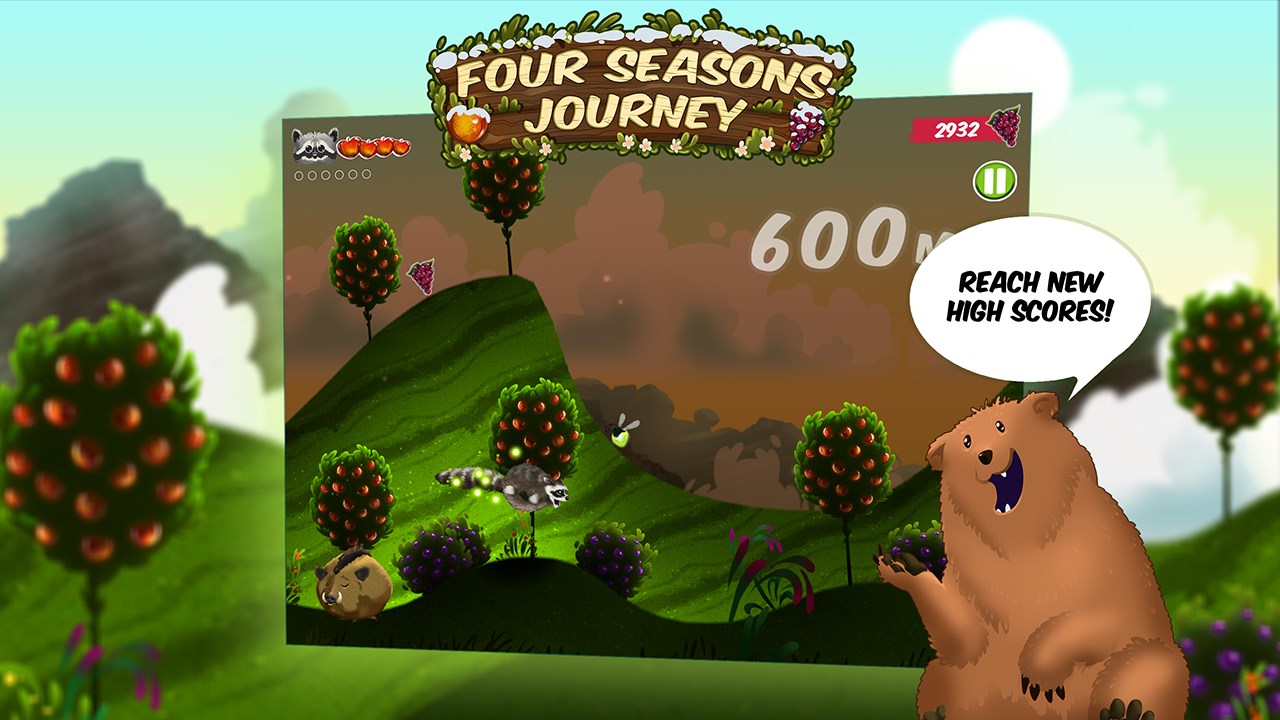The width and height of the screenshot is (1280, 720).
Task: Toggle the third circle under the raccoon avatar
Action: coord(325,174)
